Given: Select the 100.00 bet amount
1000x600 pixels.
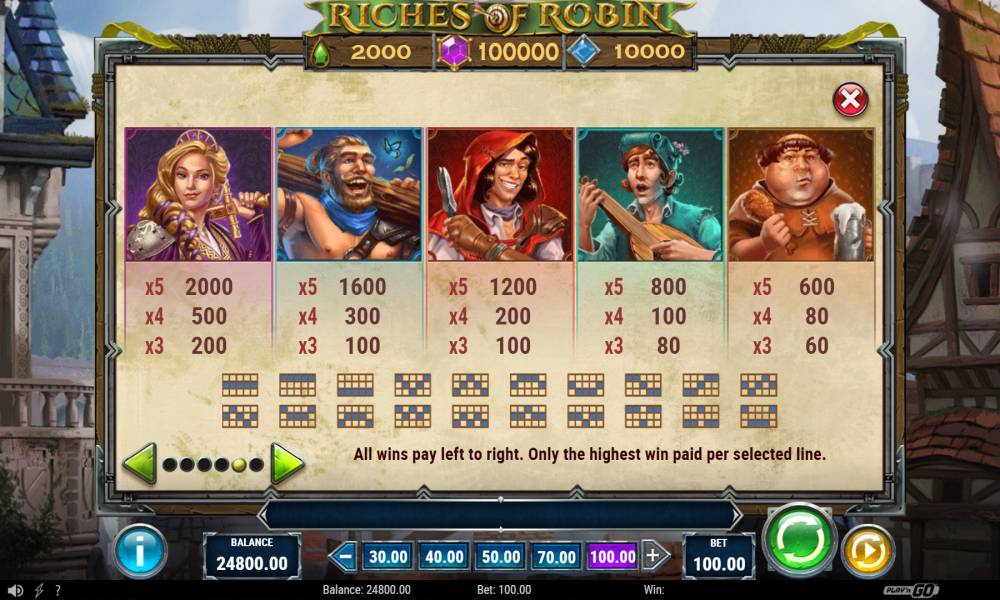Looking at the screenshot, I should click(x=612, y=556).
